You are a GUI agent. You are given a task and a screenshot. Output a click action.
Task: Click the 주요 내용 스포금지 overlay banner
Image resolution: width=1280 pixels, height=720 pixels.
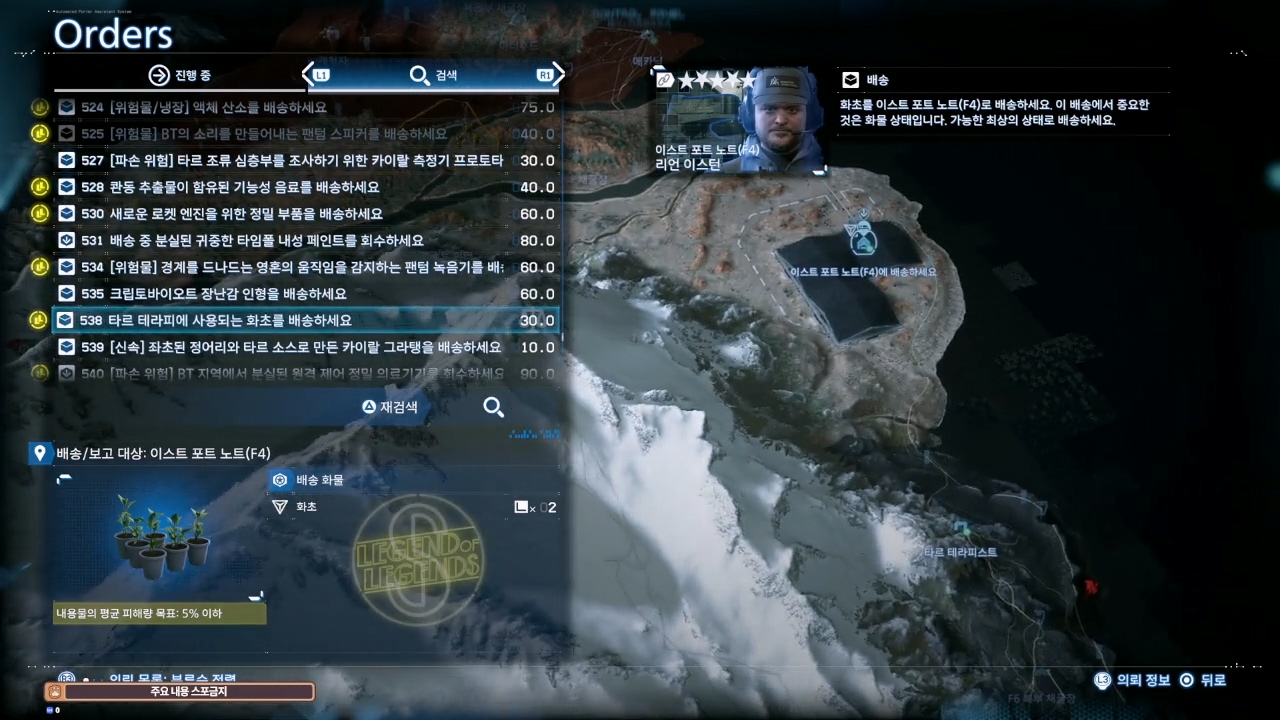[x=180, y=692]
